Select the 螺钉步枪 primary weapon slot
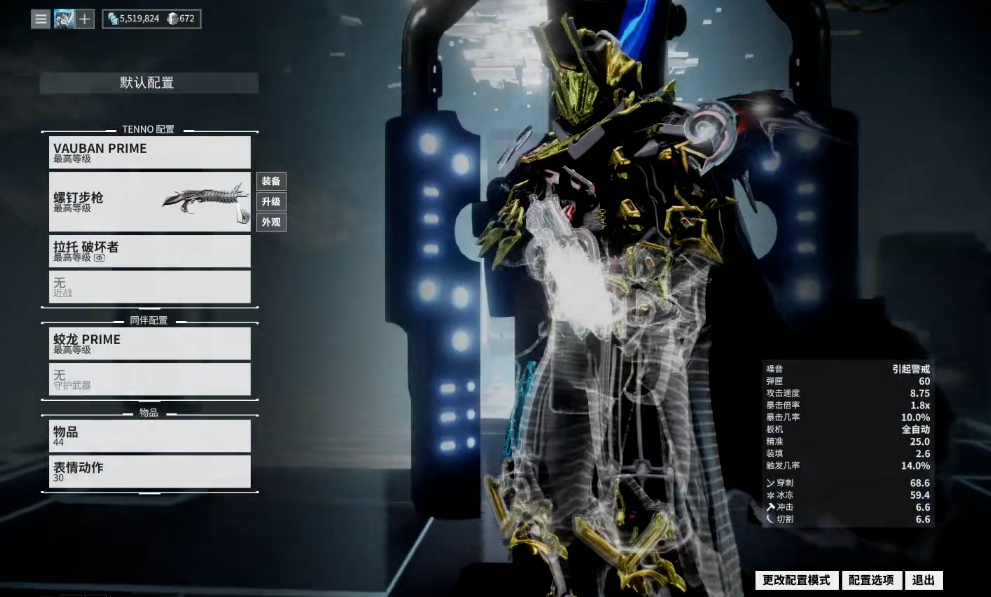Screen dimensions: 991x597 (x=150, y=202)
